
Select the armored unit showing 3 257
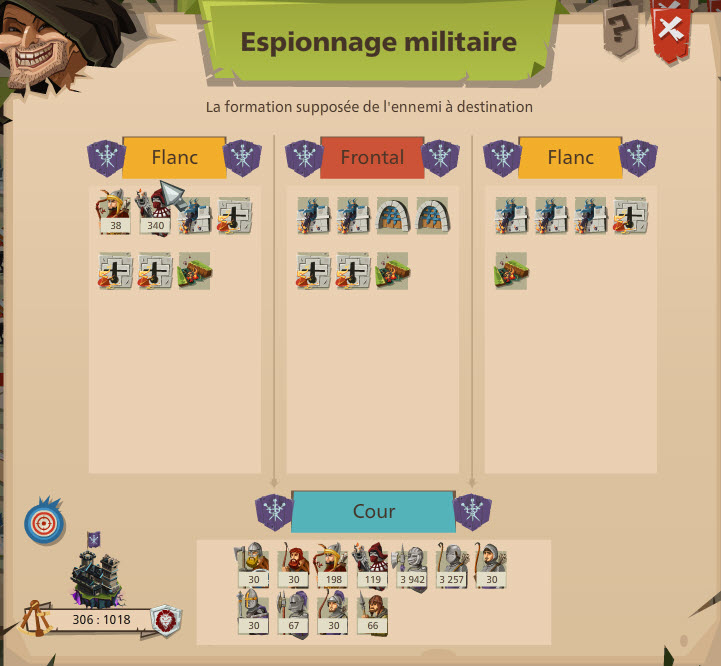tap(451, 566)
